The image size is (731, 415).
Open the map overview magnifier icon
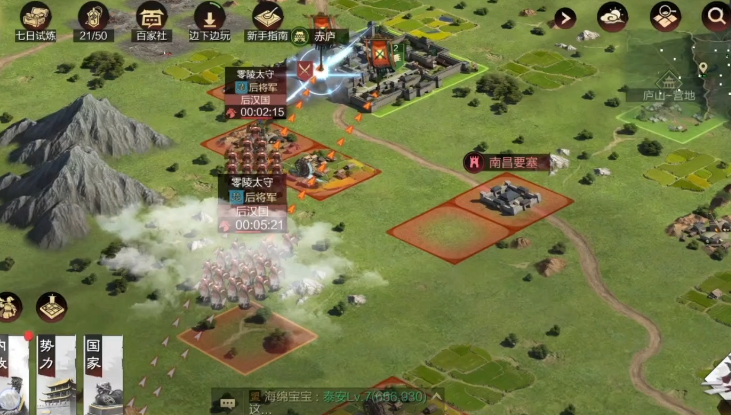coord(665,16)
